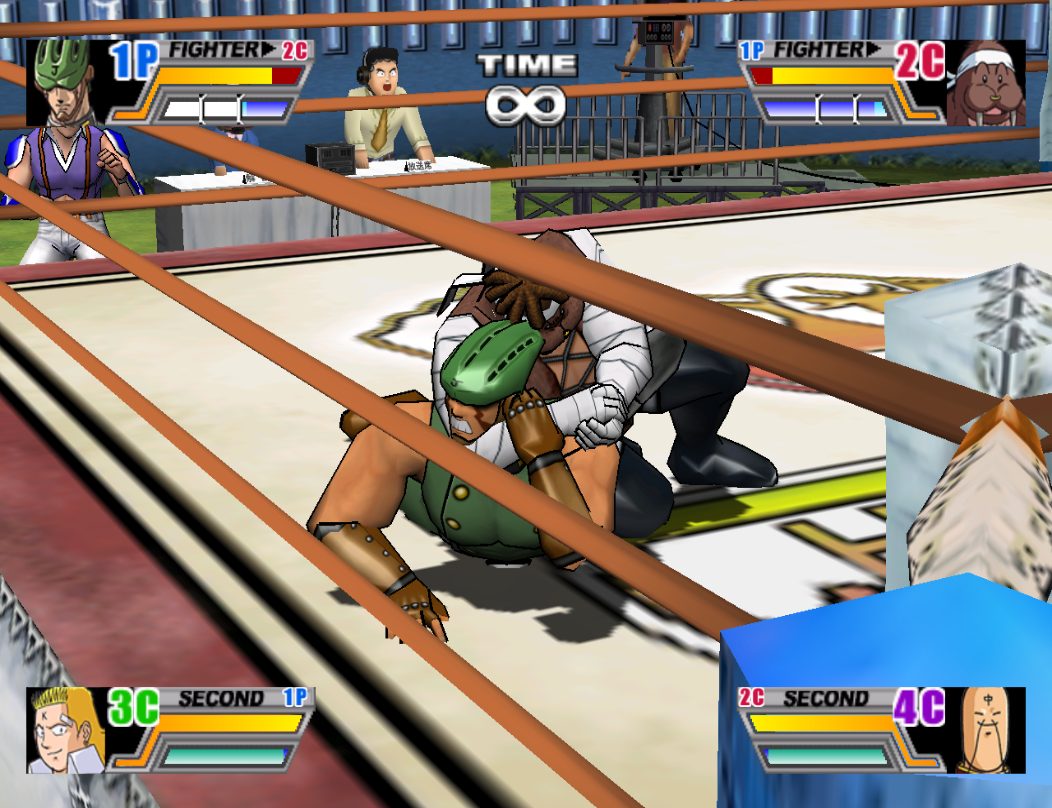
Task: Click the walrus 2C fighter portrait
Action: coord(985,83)
